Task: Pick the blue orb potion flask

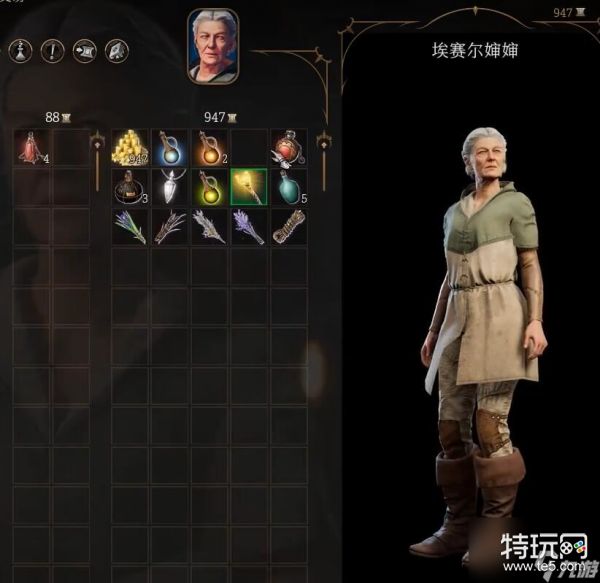Action: [x=169, y=147]
